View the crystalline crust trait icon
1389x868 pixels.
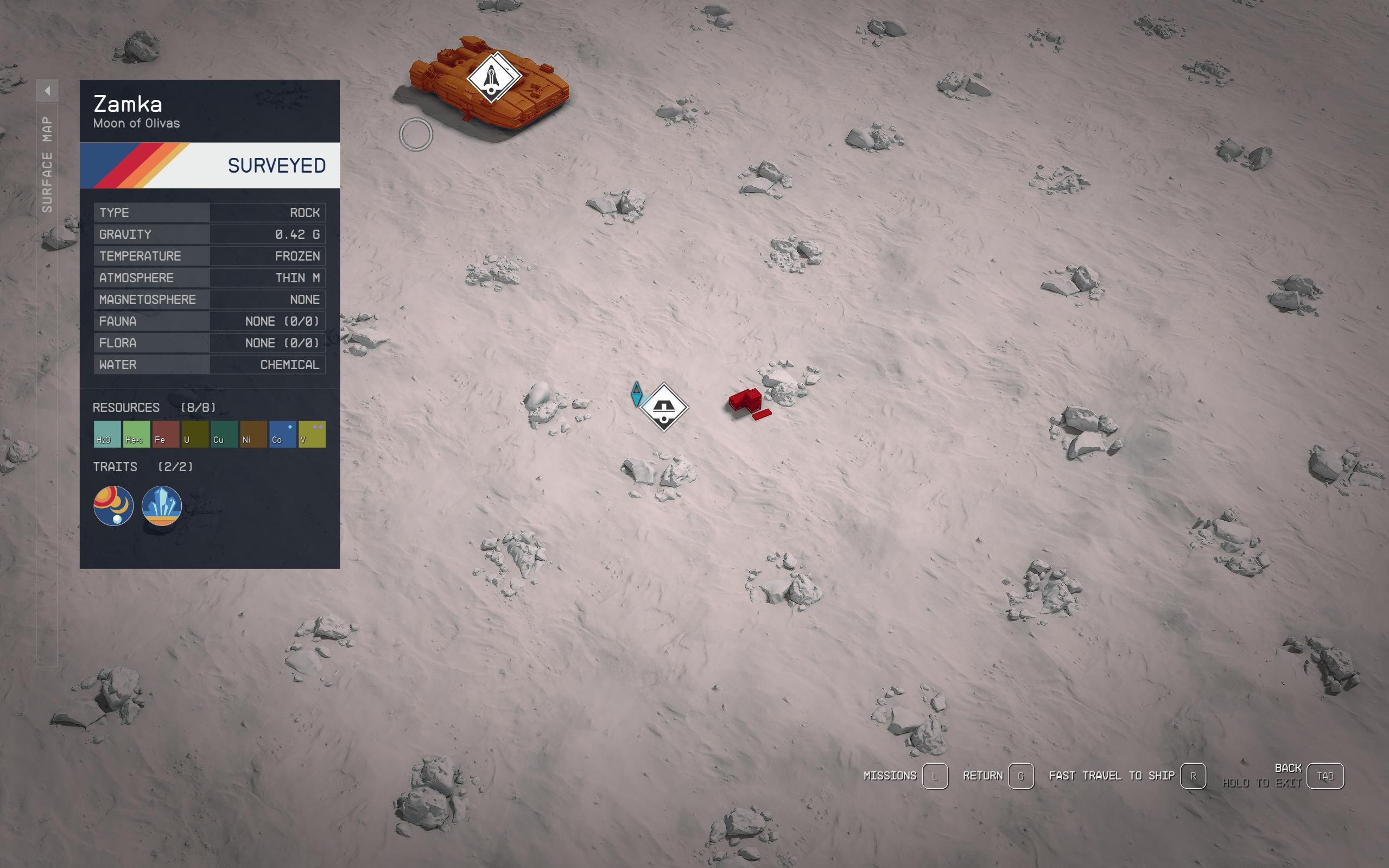161,506
